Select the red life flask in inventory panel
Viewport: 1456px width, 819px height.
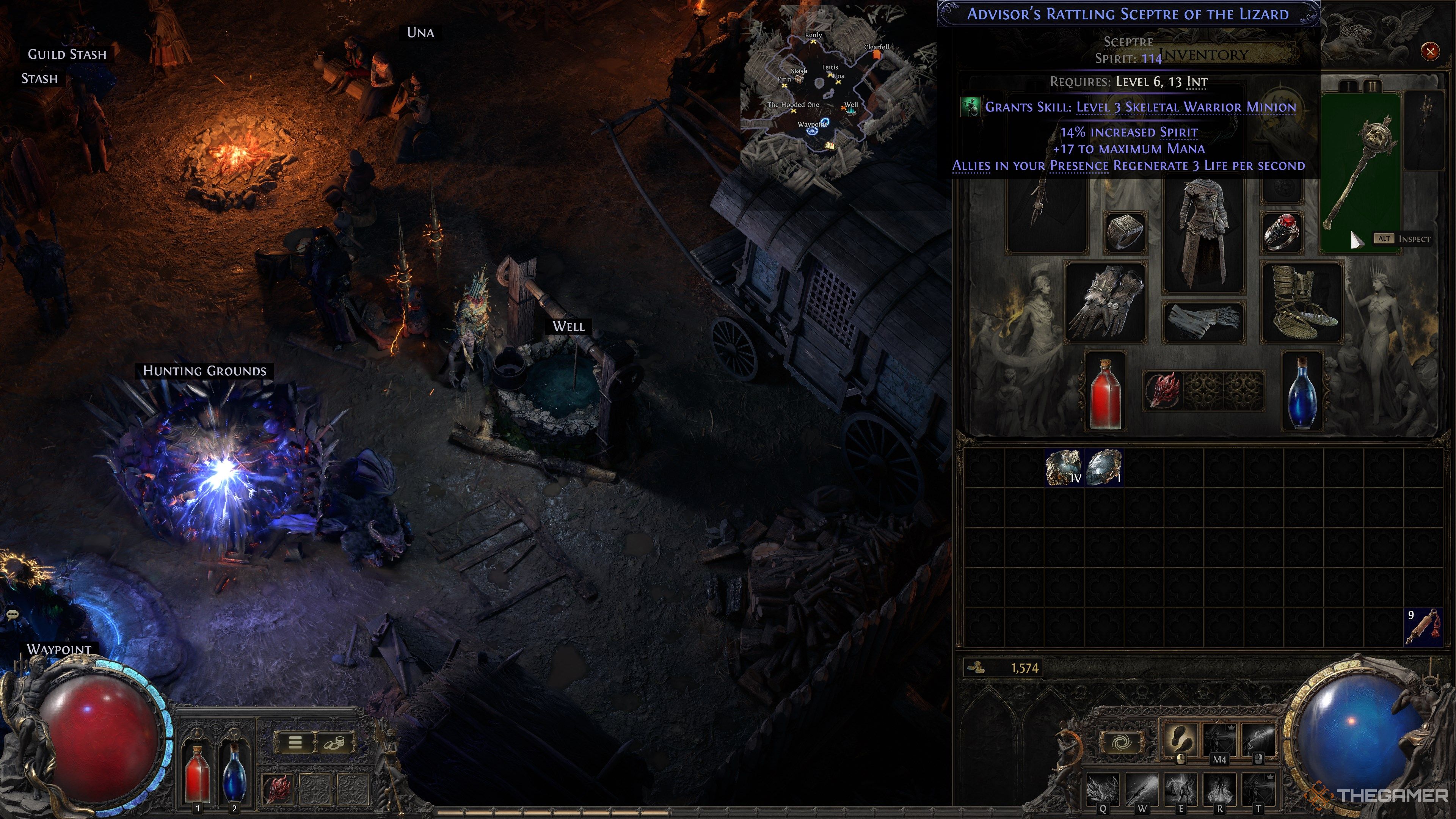(x=1105, y=391)
